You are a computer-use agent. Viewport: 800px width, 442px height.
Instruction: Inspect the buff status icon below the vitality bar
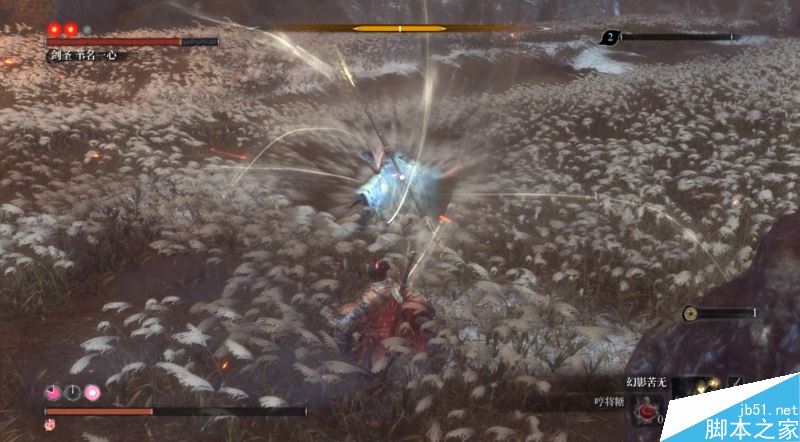tap(50, 425)
